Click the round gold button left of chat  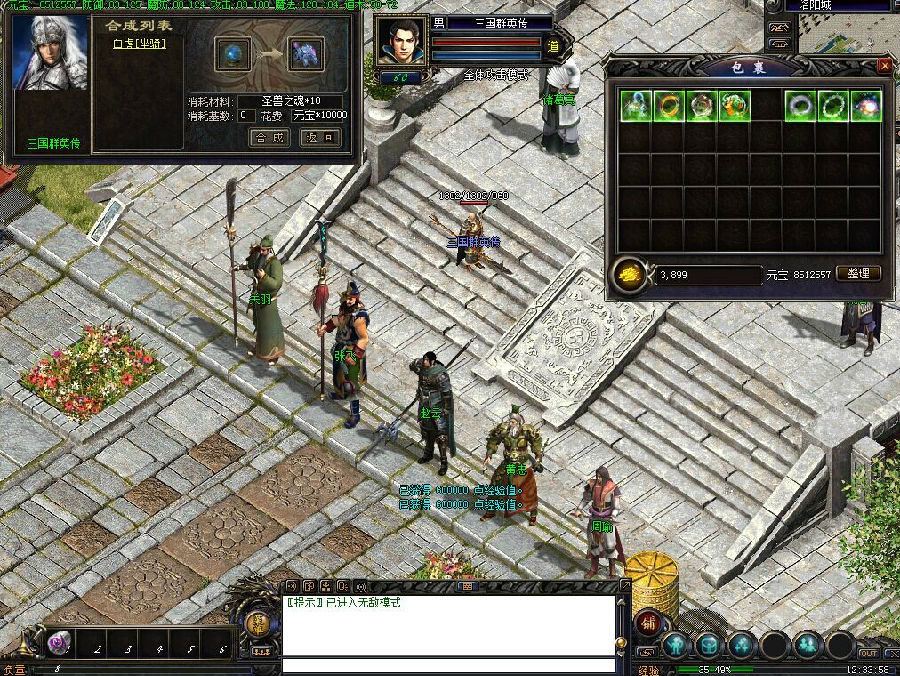(258, 622)
